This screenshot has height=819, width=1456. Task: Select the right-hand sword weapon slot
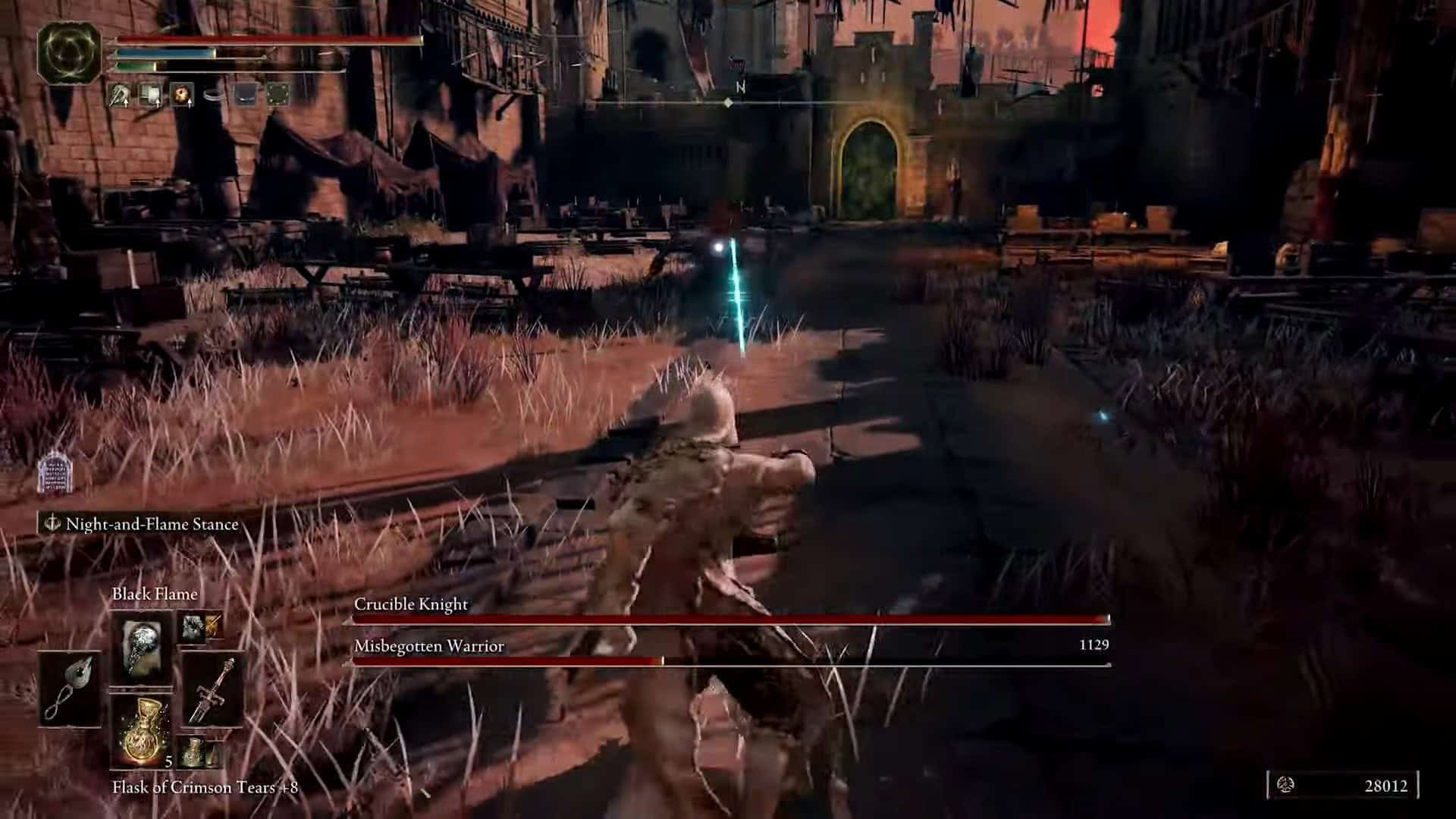click(212, 689)
